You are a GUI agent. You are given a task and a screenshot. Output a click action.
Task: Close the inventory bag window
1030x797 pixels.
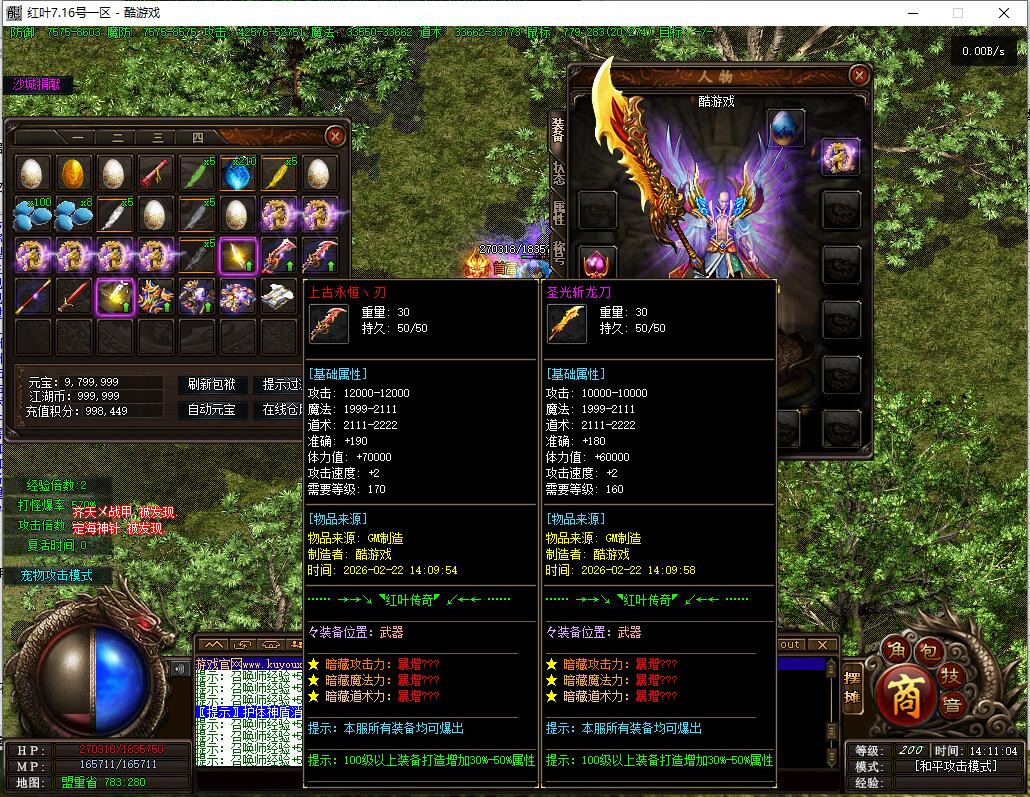pos(336,135)
